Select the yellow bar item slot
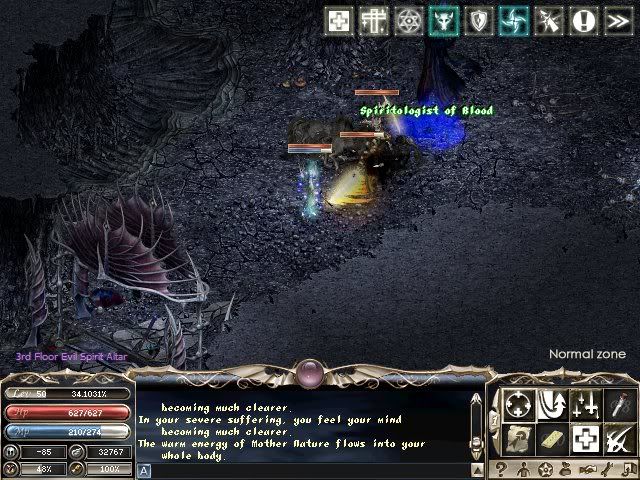Screen dimensions: 640x480 551,438
